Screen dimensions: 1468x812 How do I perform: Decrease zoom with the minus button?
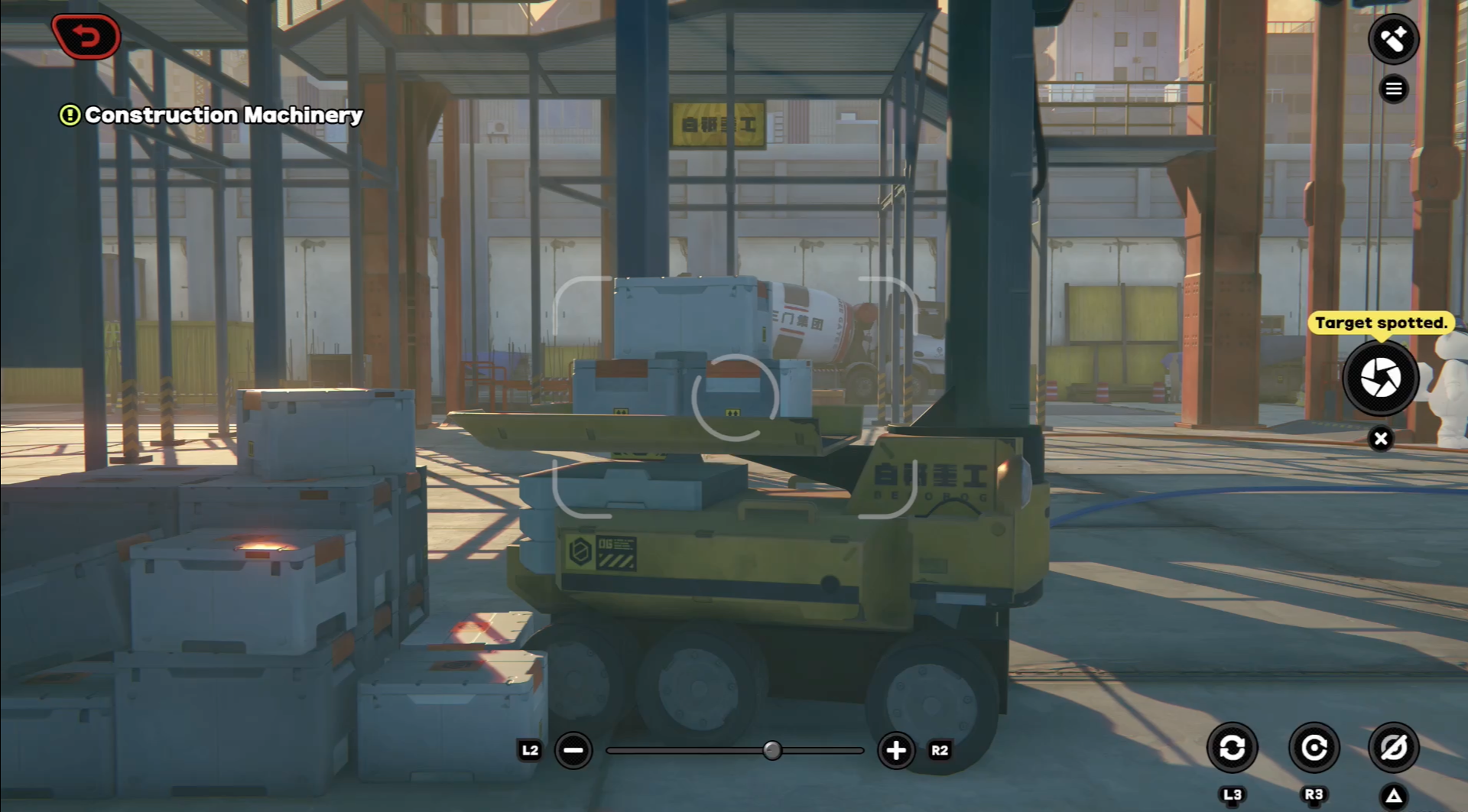(x=573, y=750)
